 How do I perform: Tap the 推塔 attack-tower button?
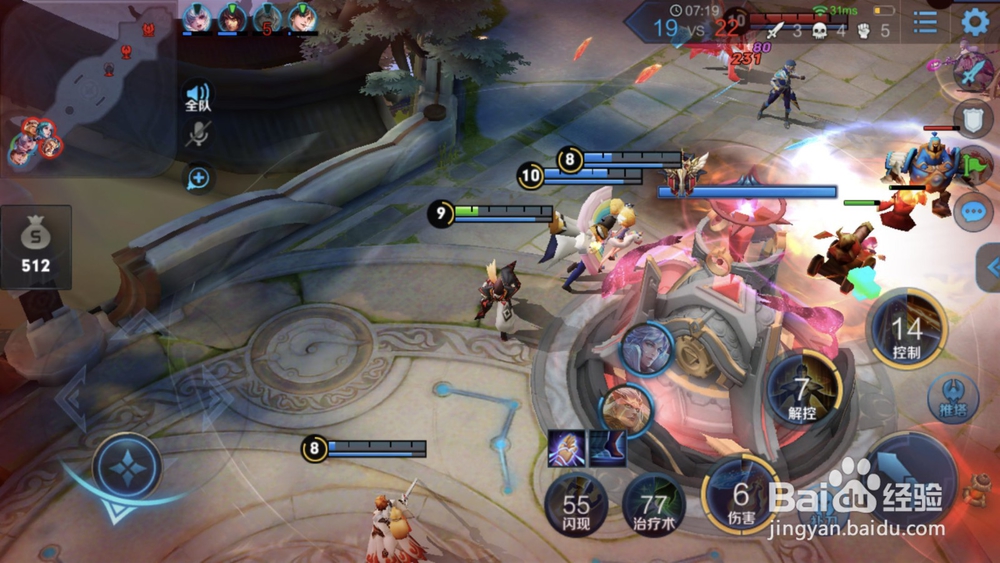pos(952,398)
